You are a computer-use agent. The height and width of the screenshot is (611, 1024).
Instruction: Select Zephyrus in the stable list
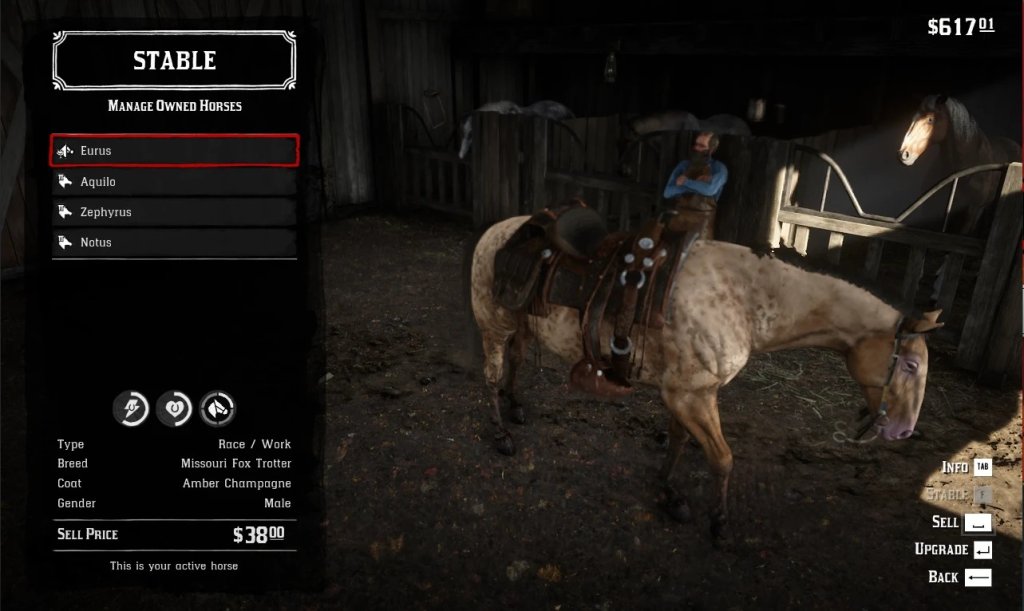click(175, 212)
